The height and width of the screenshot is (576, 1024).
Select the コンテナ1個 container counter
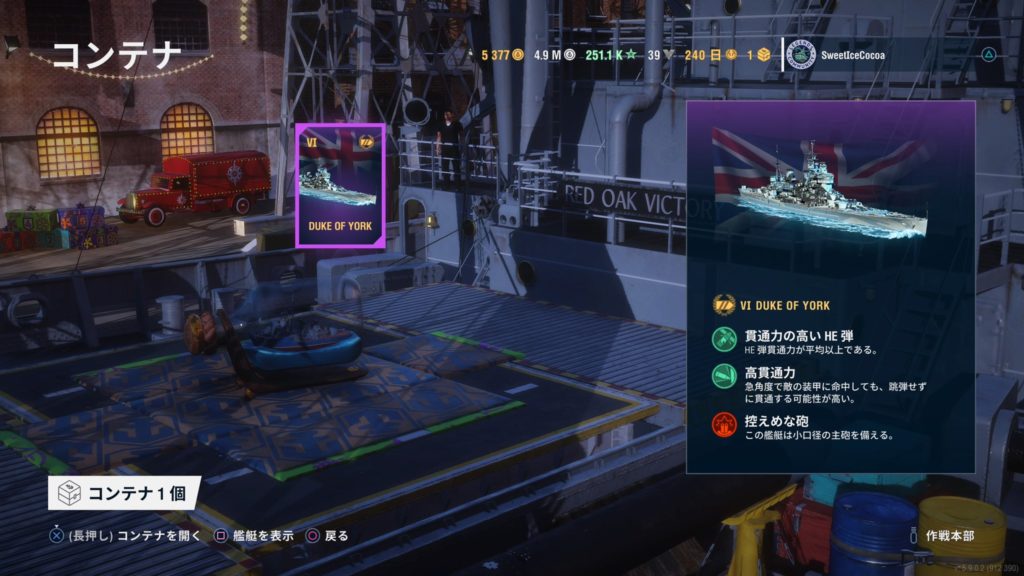(124, 492)
